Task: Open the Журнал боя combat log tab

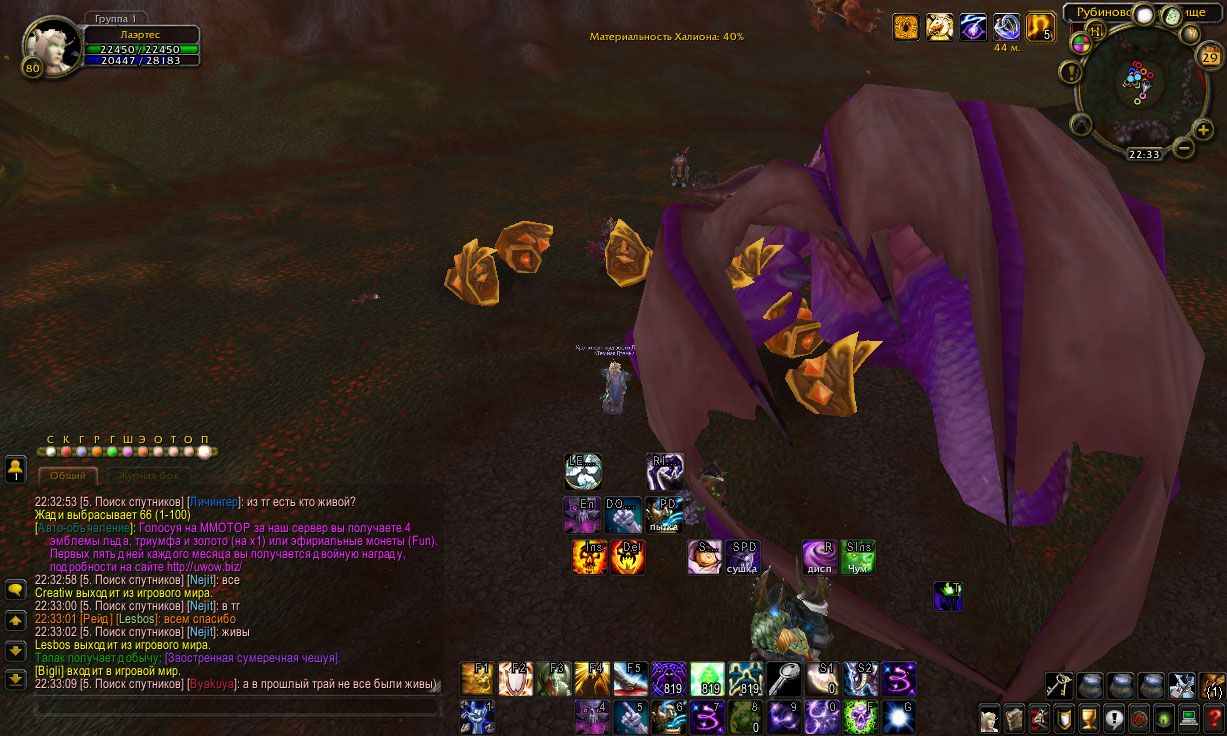Action: point(147,477)
